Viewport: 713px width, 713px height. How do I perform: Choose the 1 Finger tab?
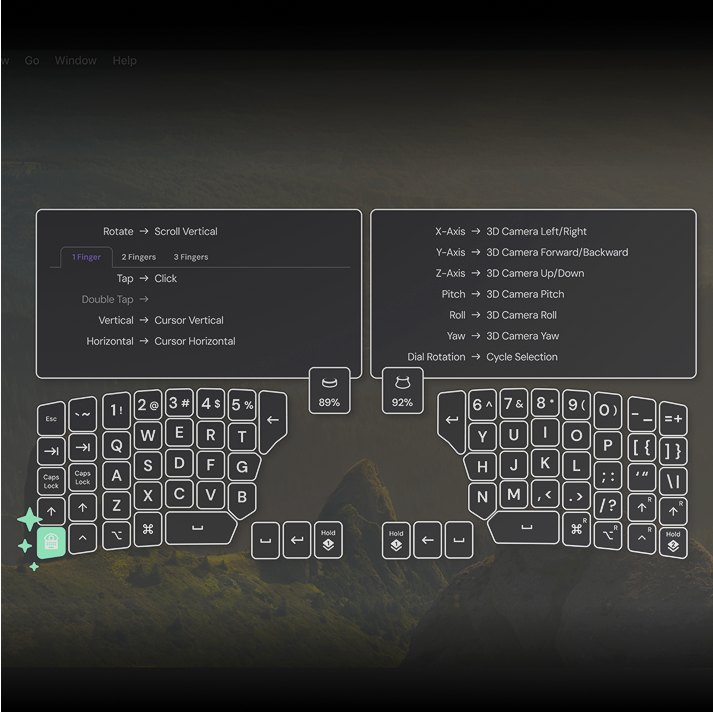point(86,257)
